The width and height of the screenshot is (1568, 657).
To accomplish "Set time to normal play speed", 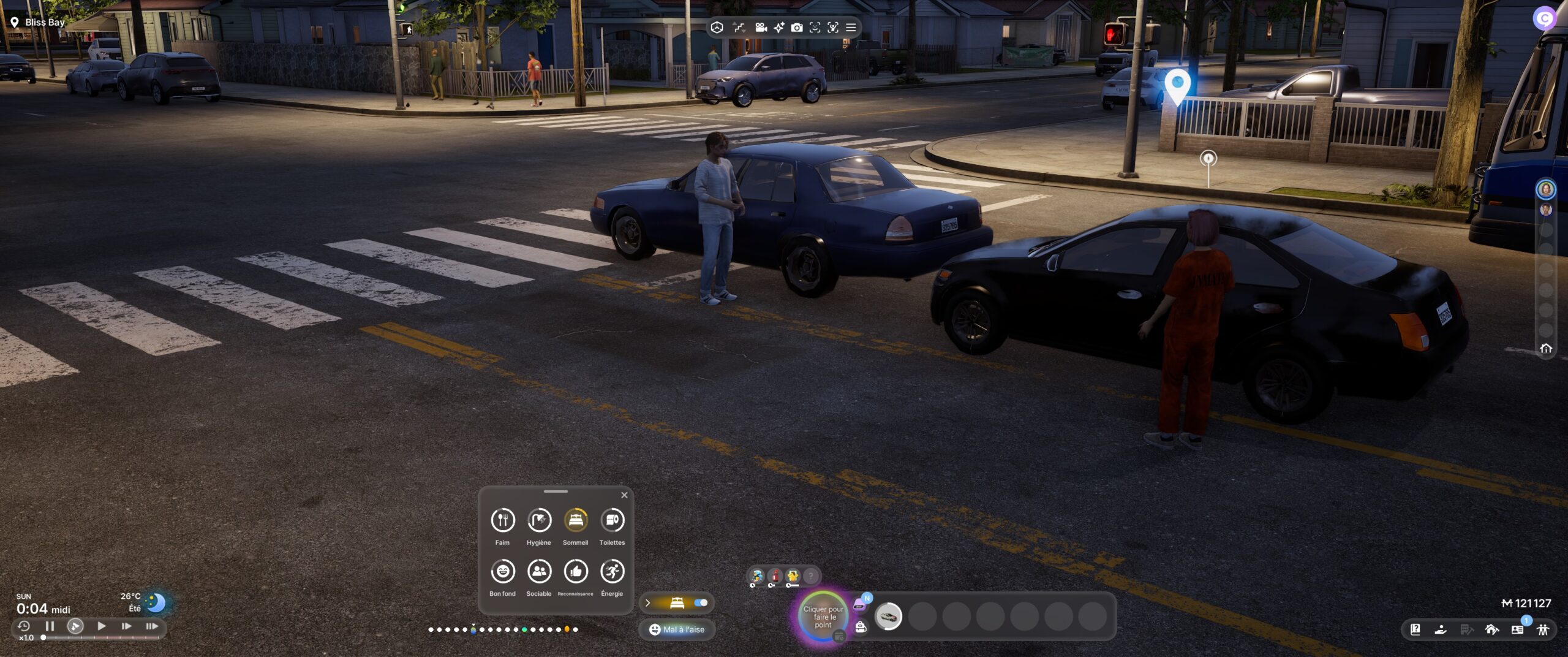I will (102, 626).
